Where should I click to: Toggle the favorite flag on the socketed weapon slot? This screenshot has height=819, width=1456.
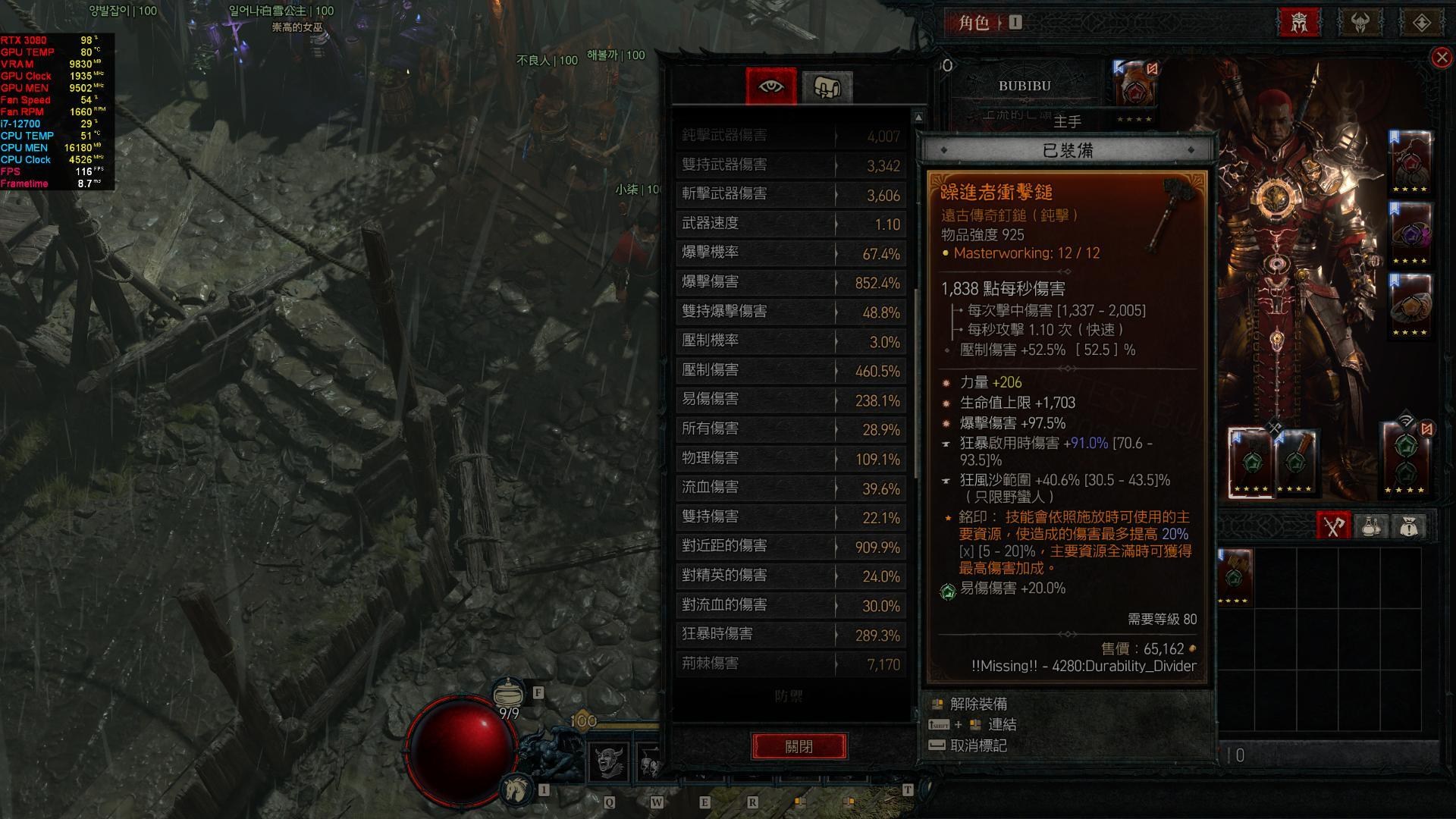(x=1236, y=438)
